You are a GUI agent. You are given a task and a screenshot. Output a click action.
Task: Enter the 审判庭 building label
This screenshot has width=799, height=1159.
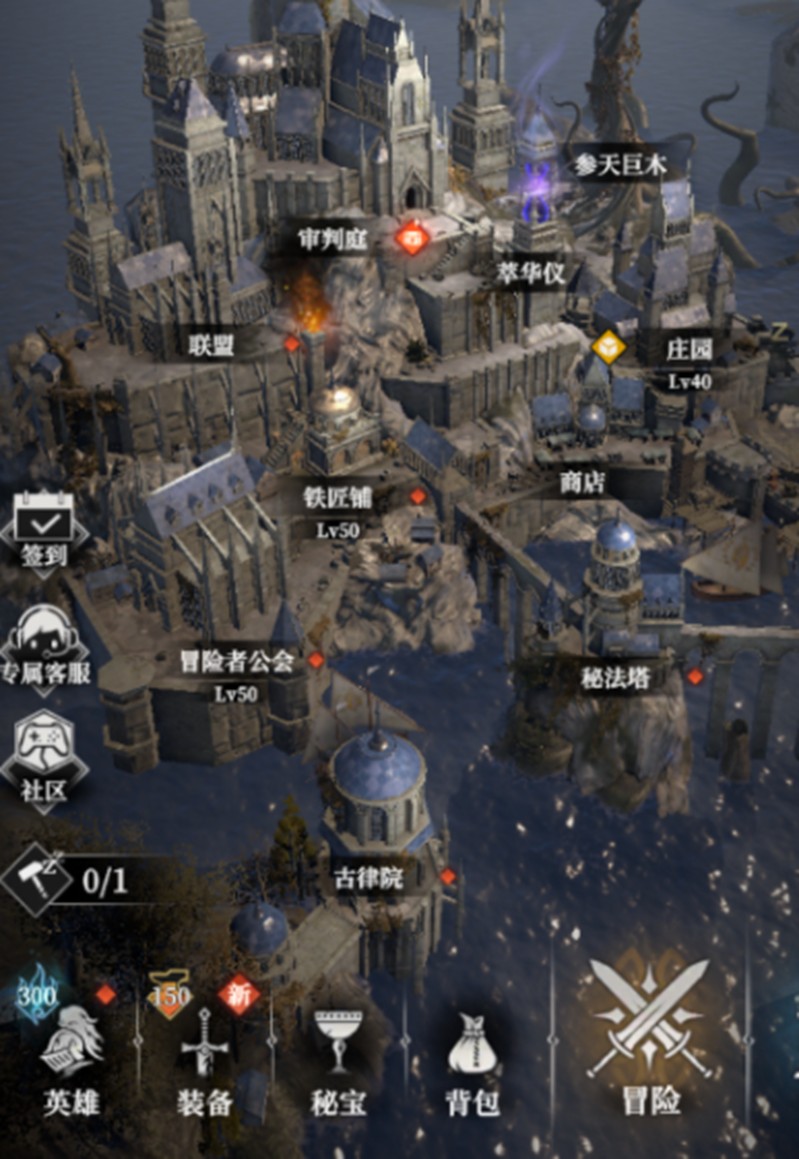[333, 239]
